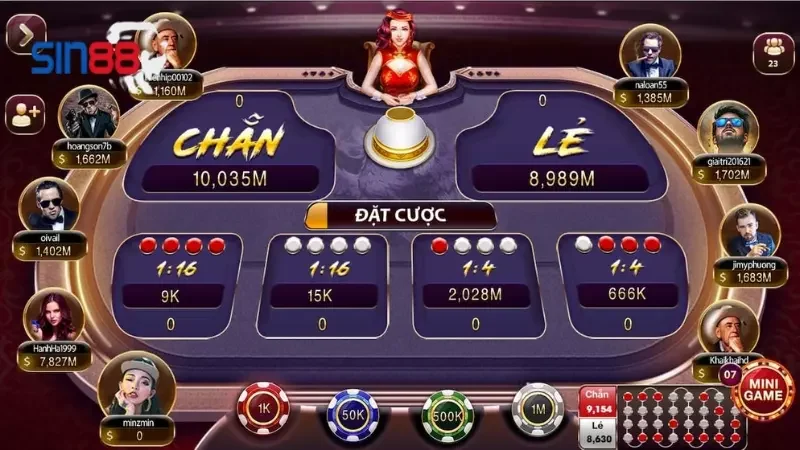The height and width of the screenshot is (450, 800).
Task: Open player jimyphuong's profile
Action: tap(748, 232)
